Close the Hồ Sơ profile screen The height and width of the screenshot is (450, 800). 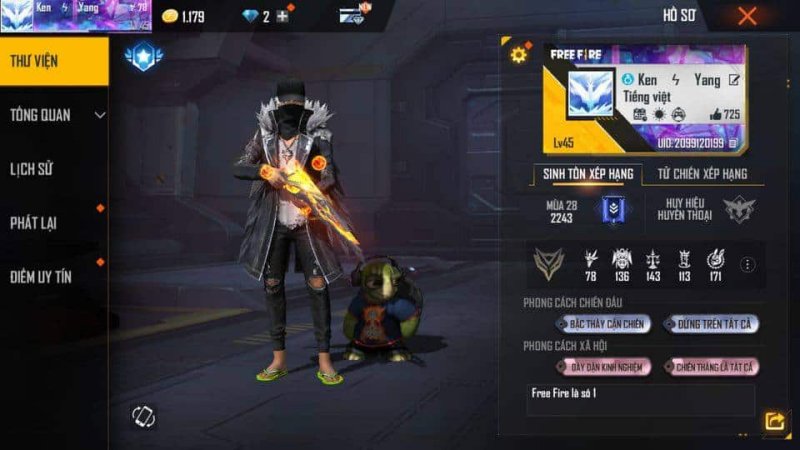[x=747, y=16]
